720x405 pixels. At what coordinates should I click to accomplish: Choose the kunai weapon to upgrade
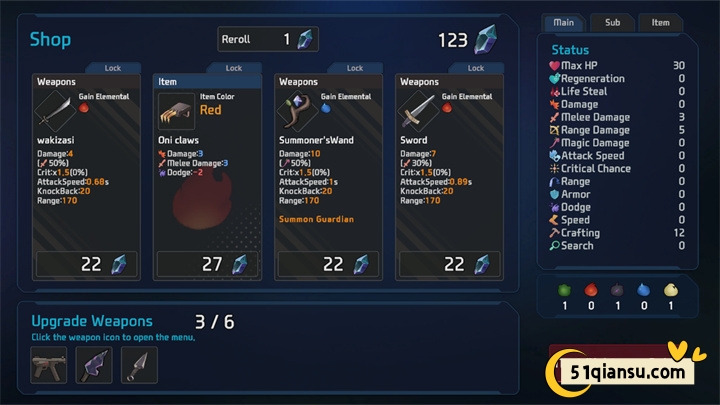pyautogui.click(x=139, y=366)
